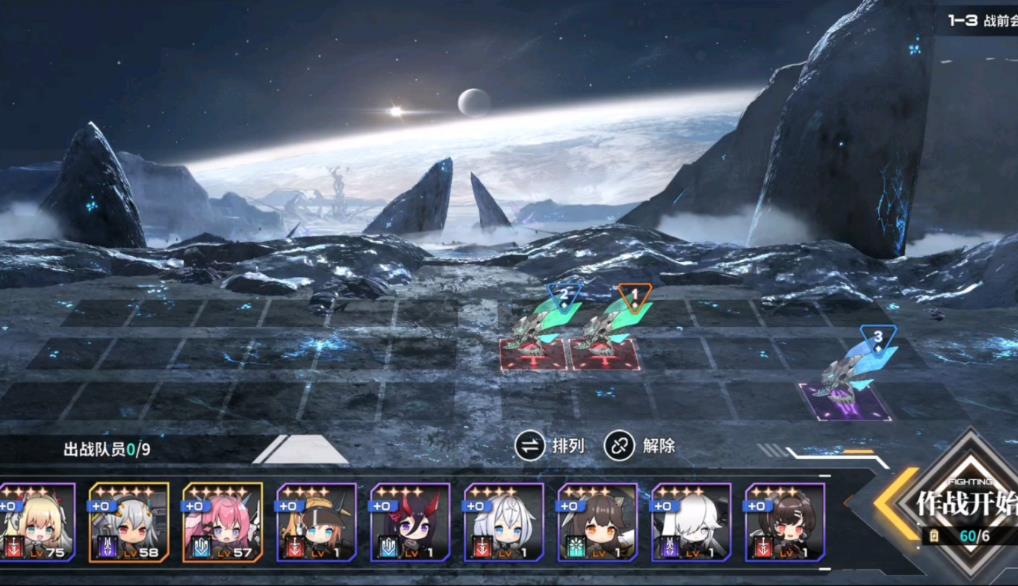The width and height of the screenshot is (1018, 586).
Task: Pick the pink-haired Lv 57 character card
Action: point(222,522)
